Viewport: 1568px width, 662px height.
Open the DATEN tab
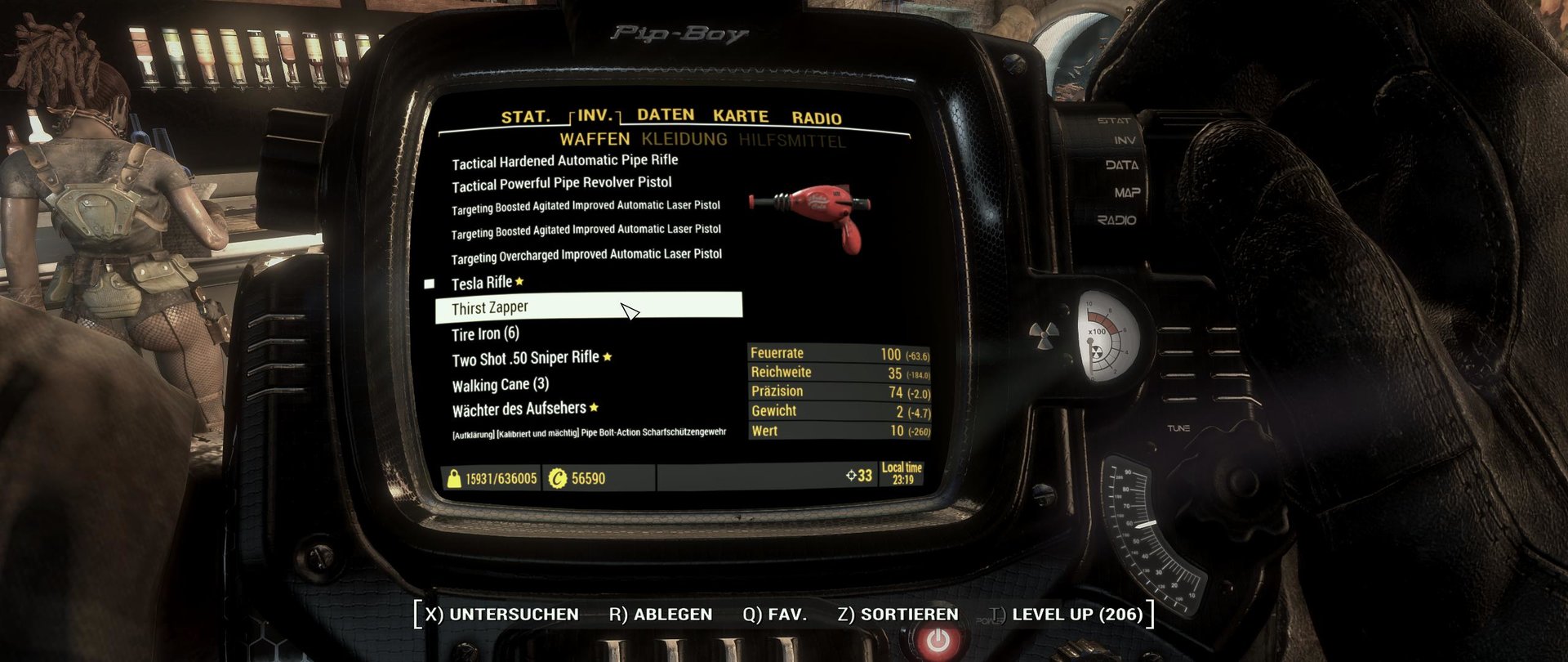(665, 115)
